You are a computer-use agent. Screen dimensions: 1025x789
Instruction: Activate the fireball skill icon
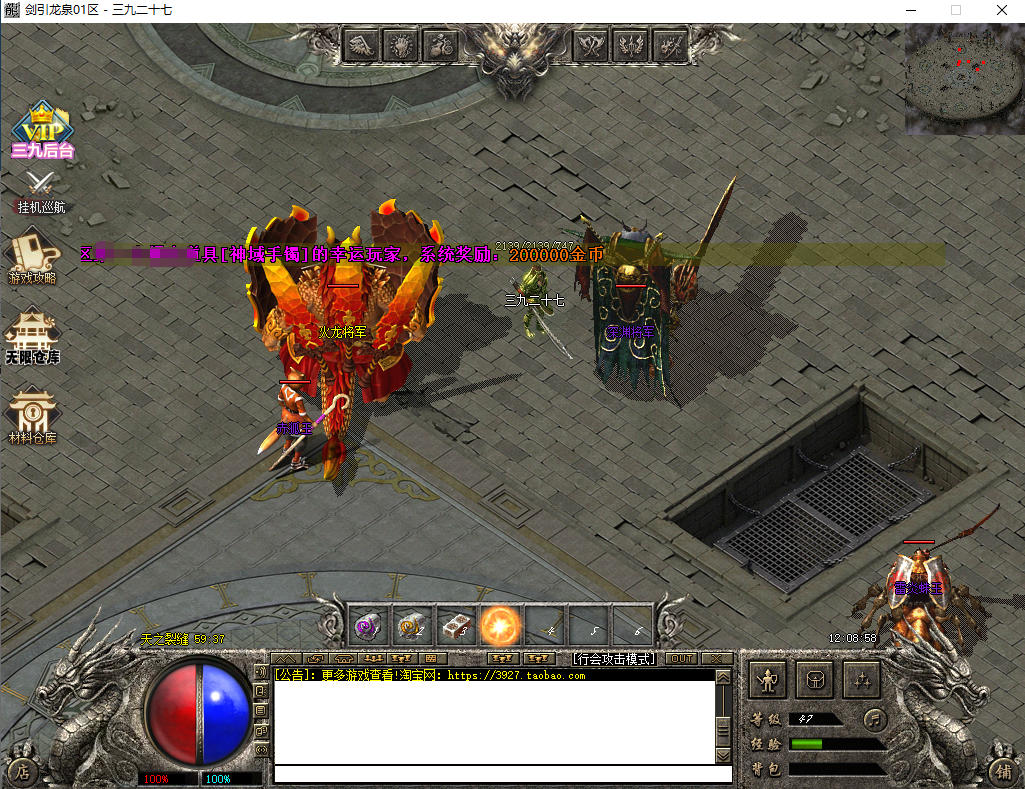click(498, 625)
